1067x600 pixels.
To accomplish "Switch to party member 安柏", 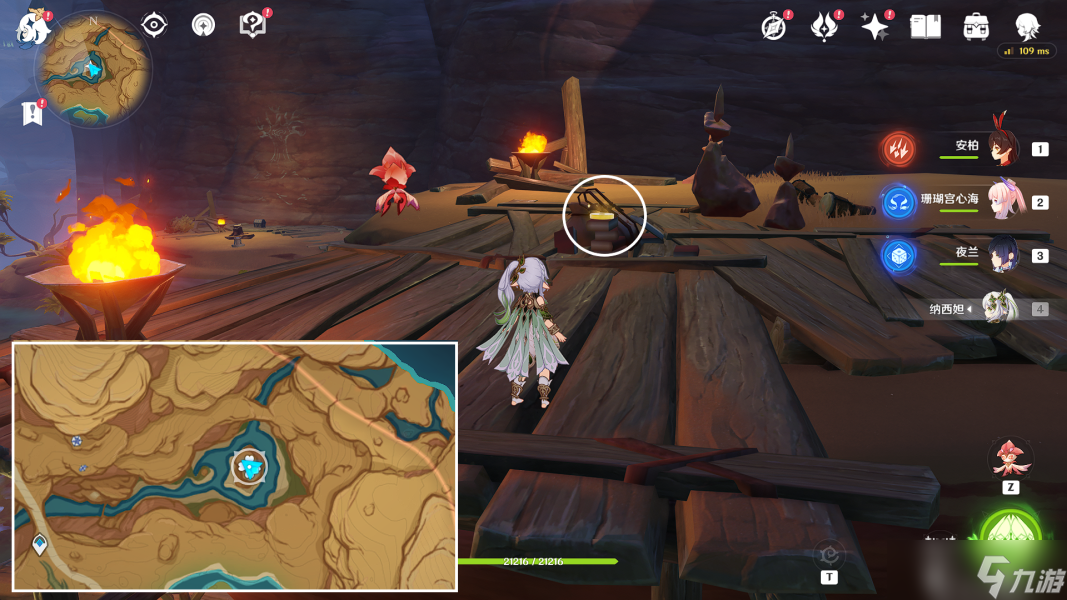I will (1000, 149).
